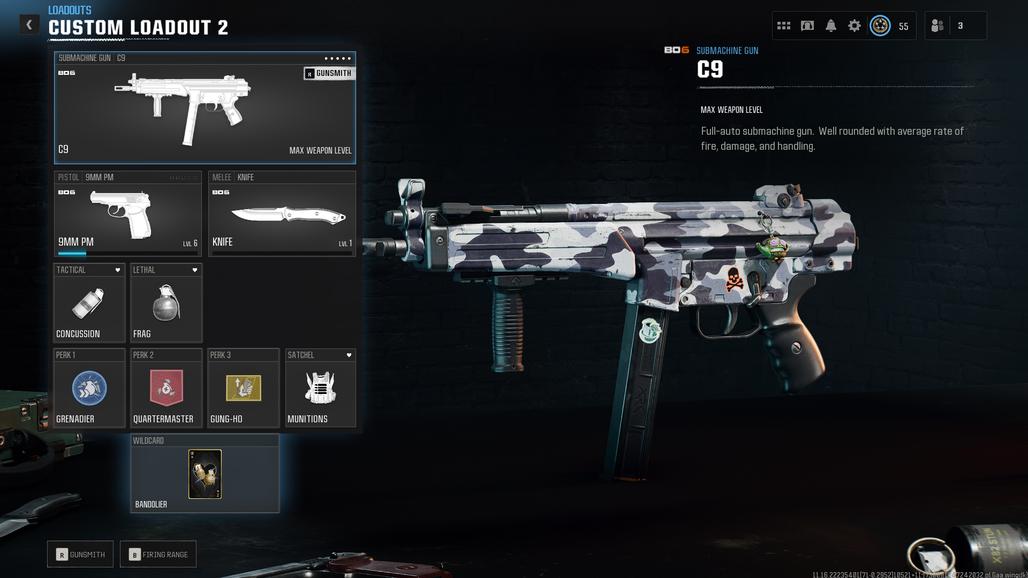Change the Frag lethal equipment
This screenshot has width=1028, height=578.
pos(166,304)
